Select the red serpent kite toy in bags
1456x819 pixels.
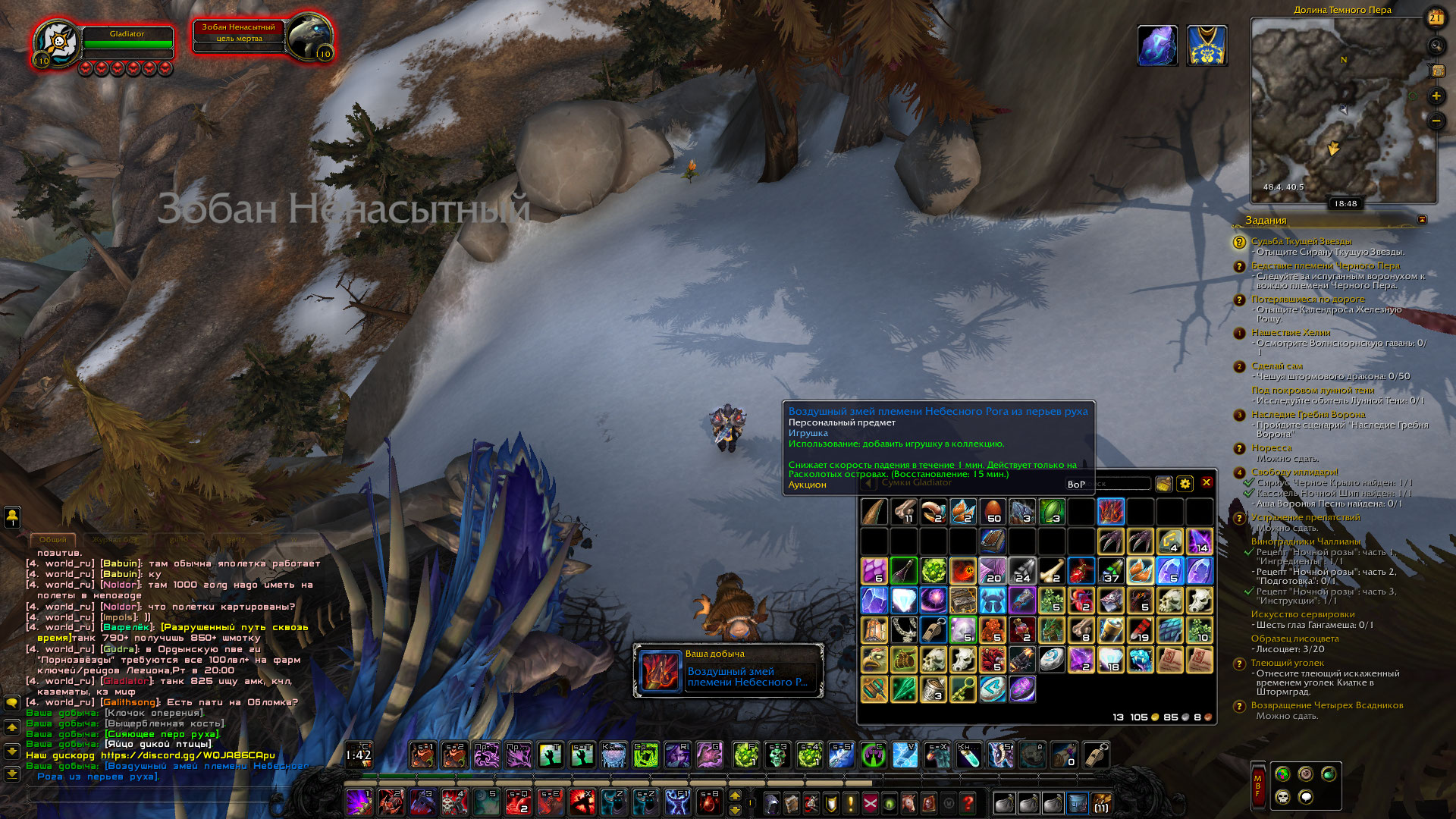pos(1110,512)
